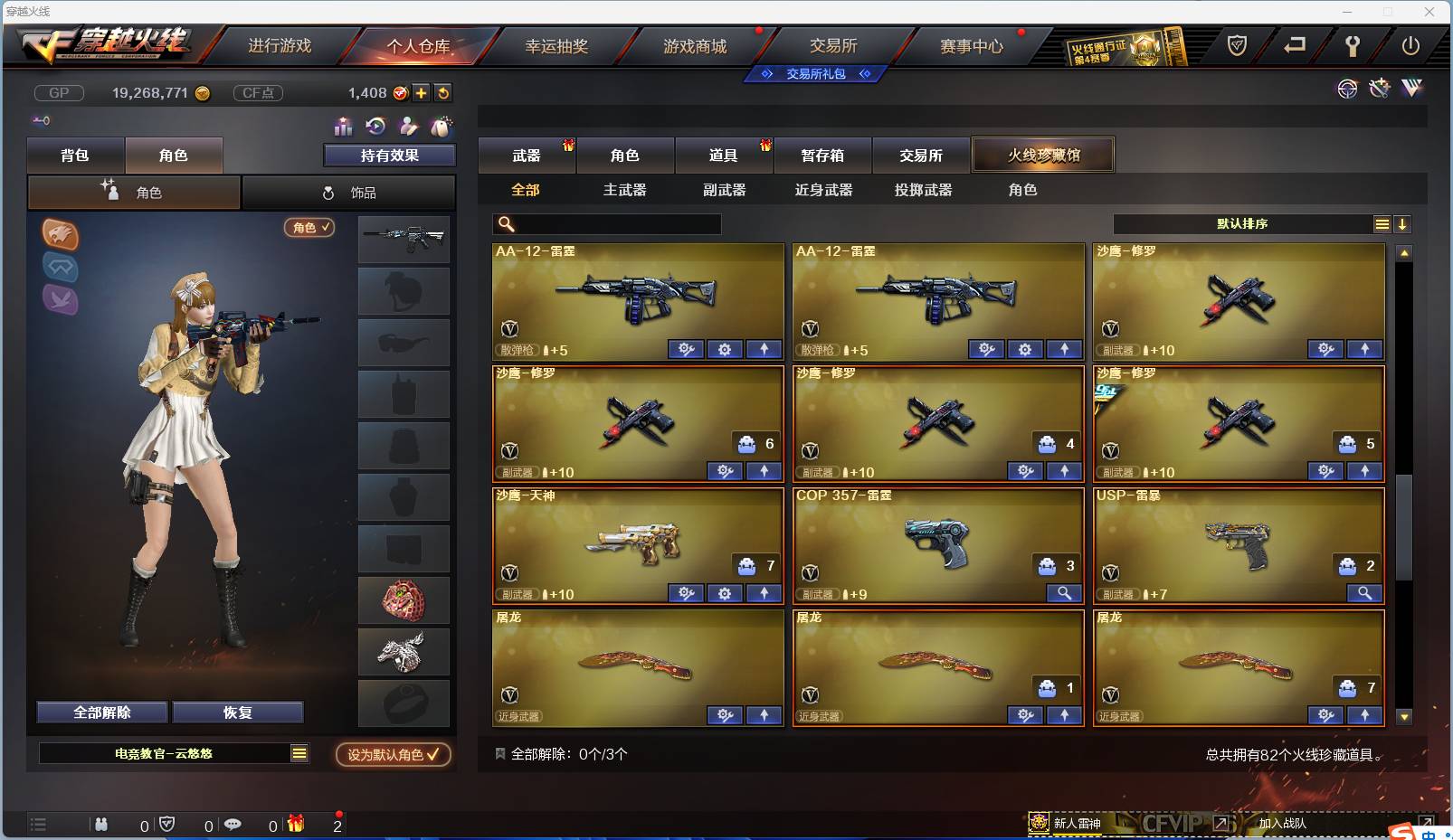Select the power exit icon at top right
The width and height of the screenshot is (1453, 840).
tap(1409, 46)
